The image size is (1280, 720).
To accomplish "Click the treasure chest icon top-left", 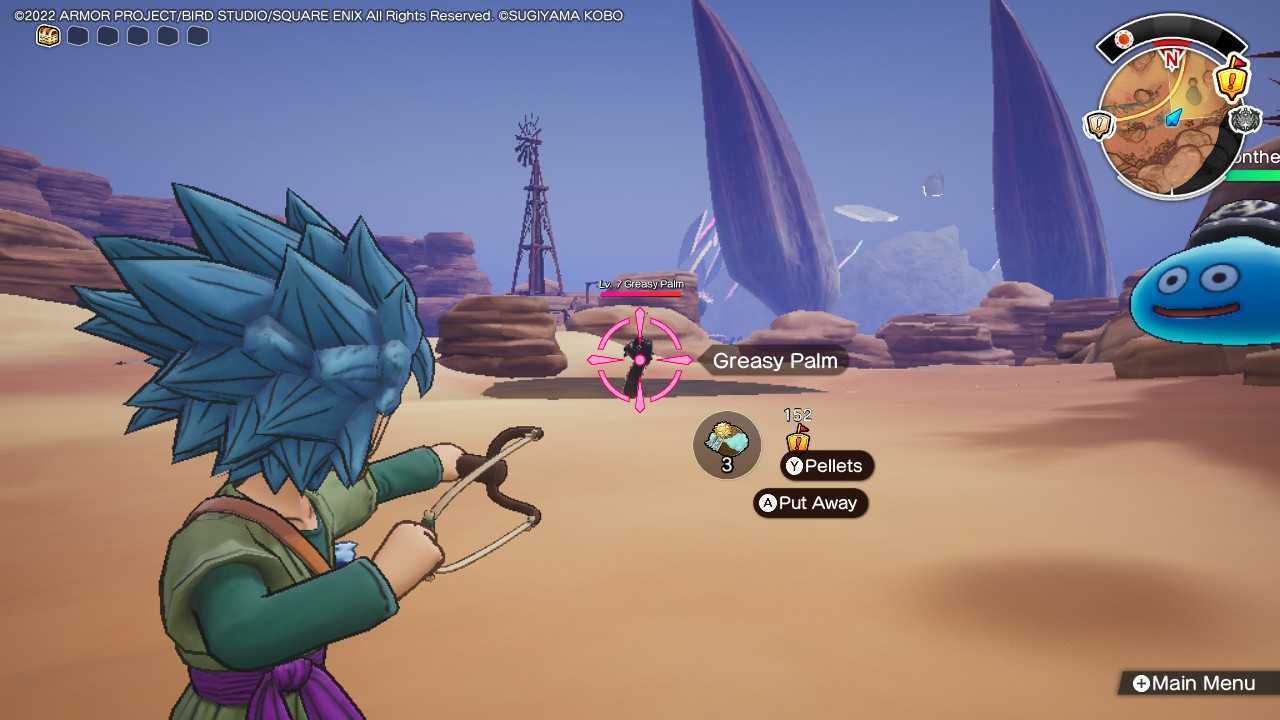I will coord(47,34).
